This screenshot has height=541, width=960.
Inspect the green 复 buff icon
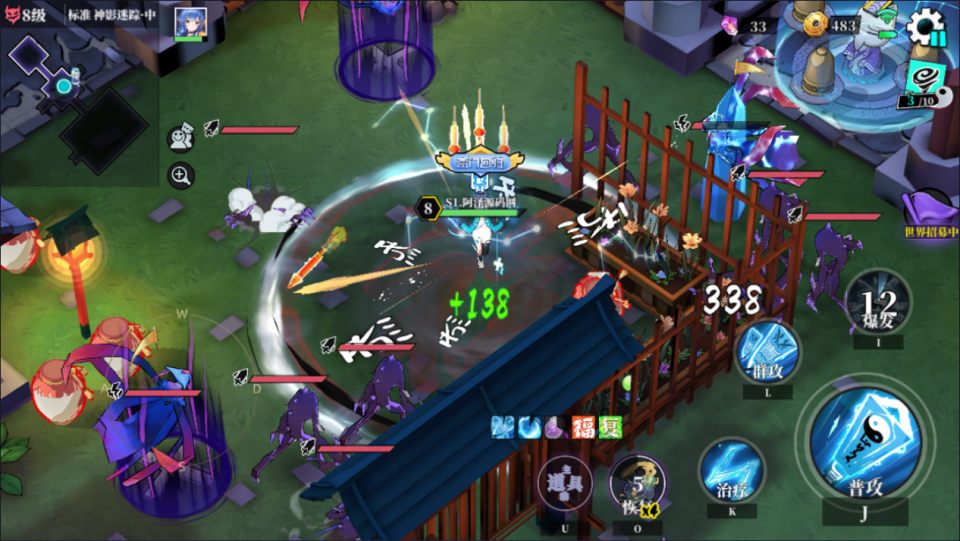tap(609, 428)
